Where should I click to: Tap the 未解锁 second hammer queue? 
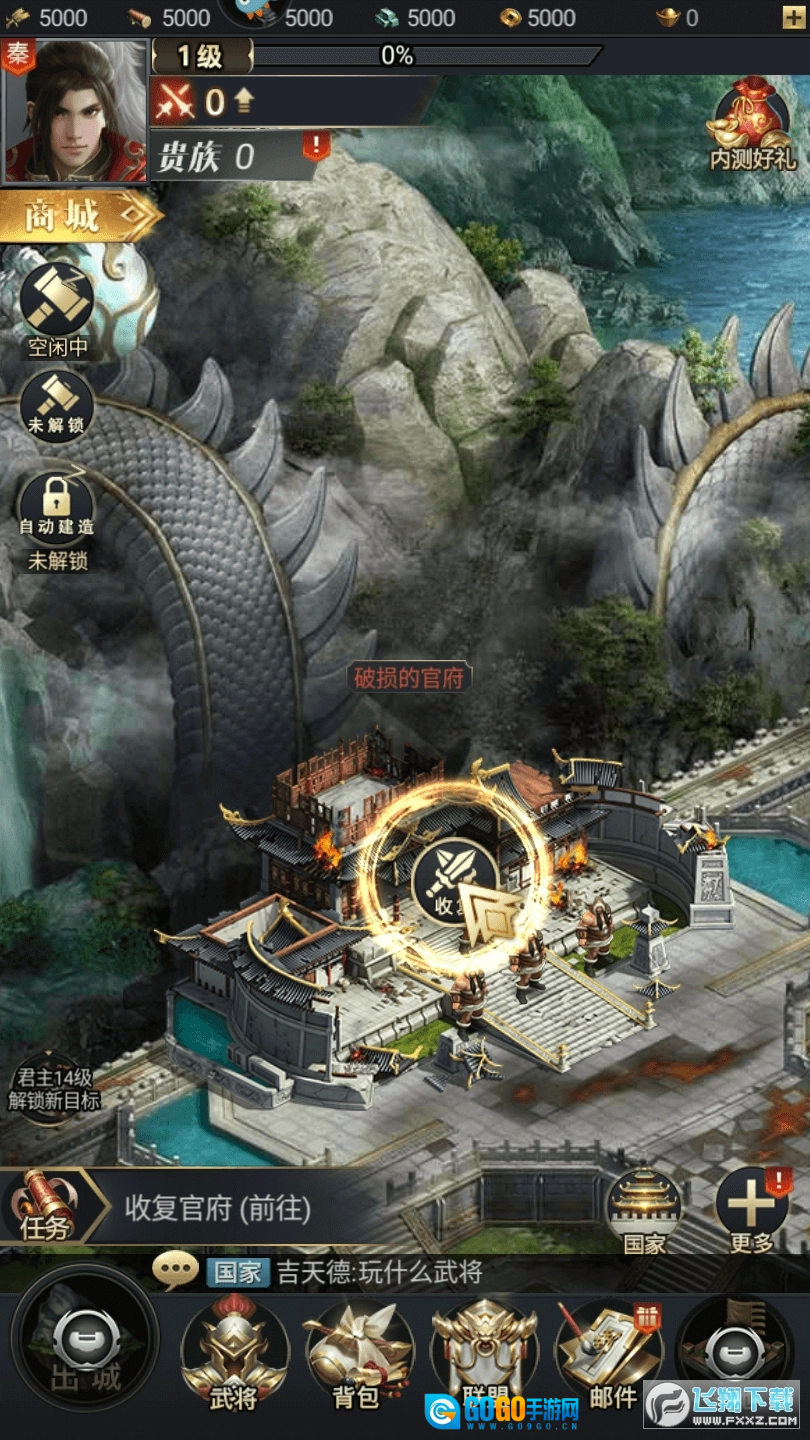pos(57,400)
